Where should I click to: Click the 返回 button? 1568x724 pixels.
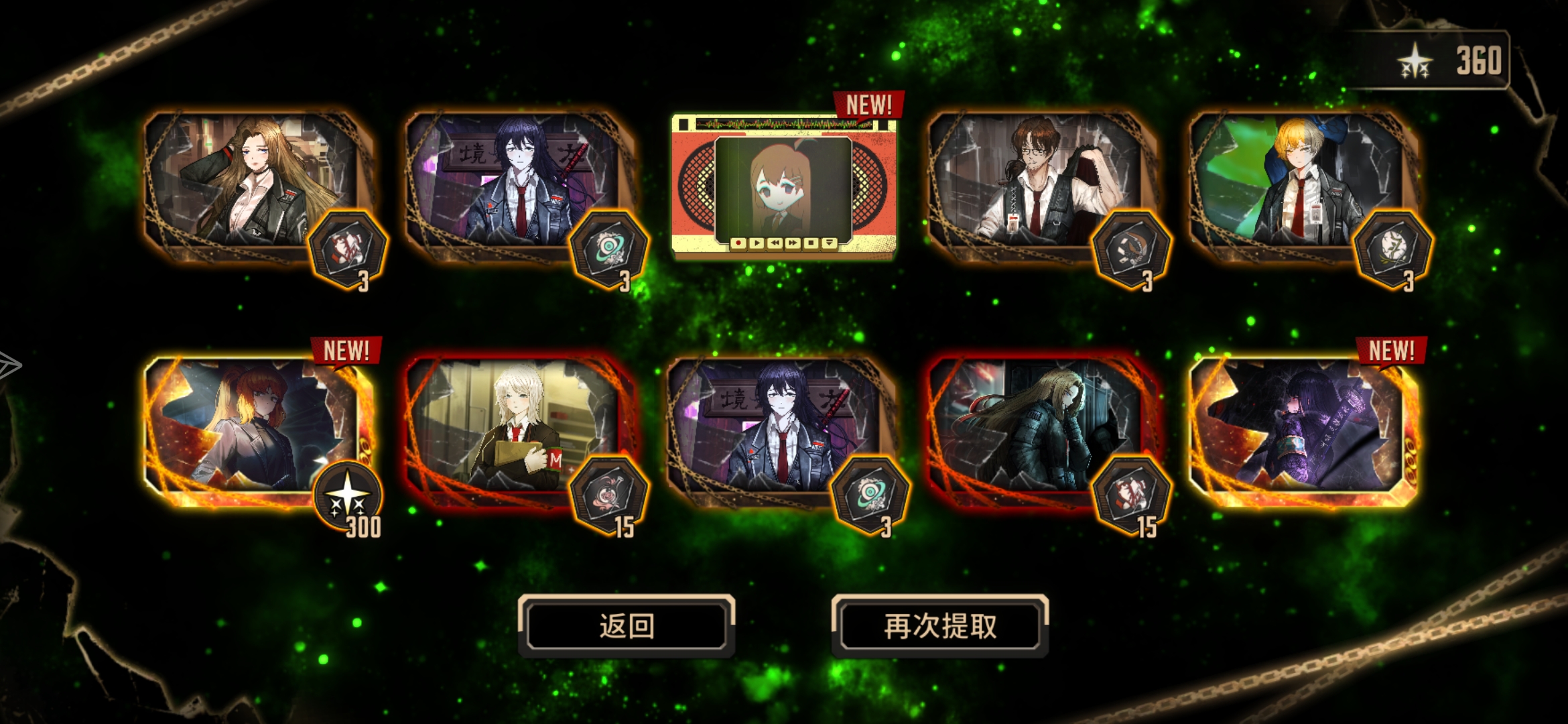(x=627, y=624)
